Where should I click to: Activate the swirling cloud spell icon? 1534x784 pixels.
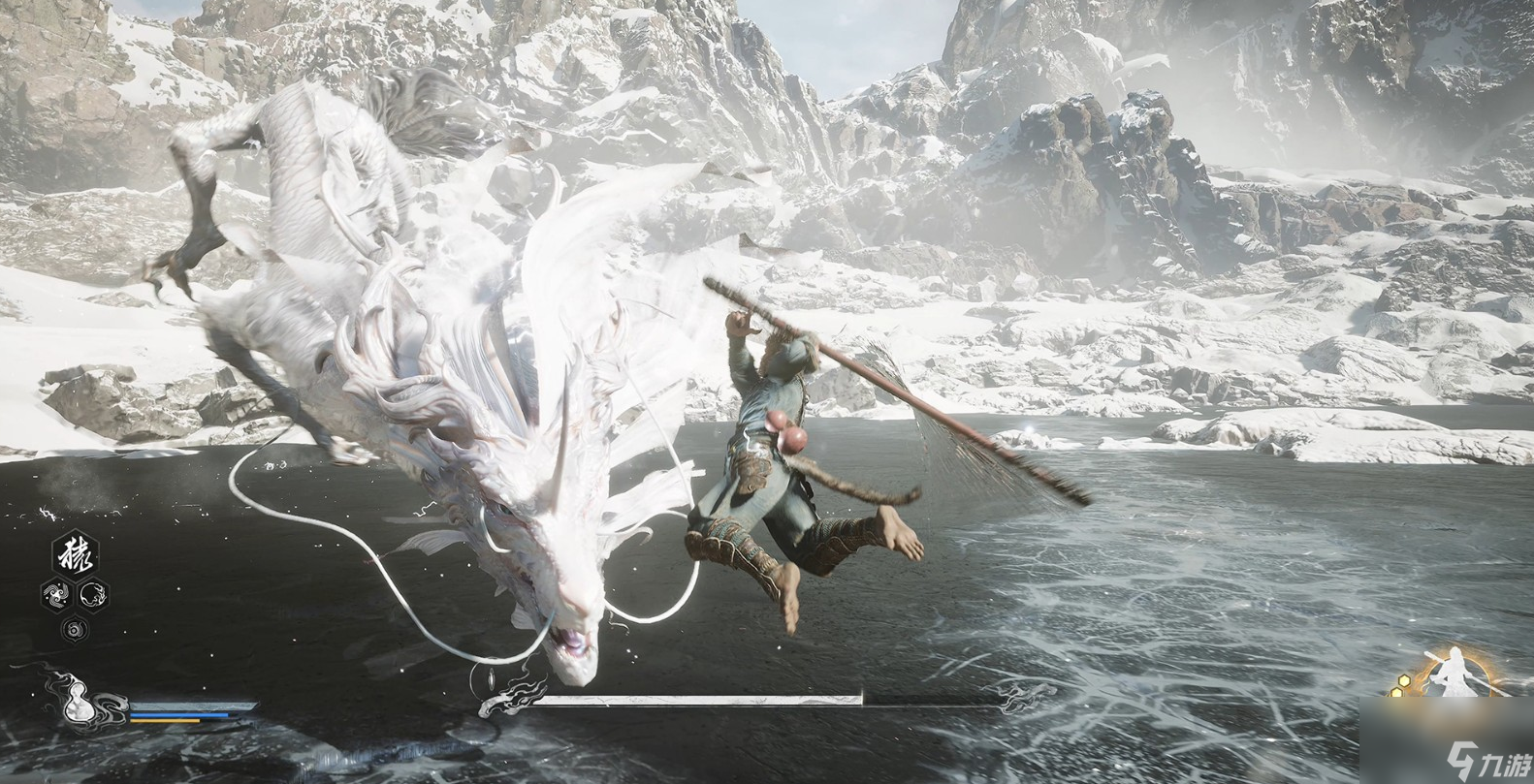(x=56, y=594)
